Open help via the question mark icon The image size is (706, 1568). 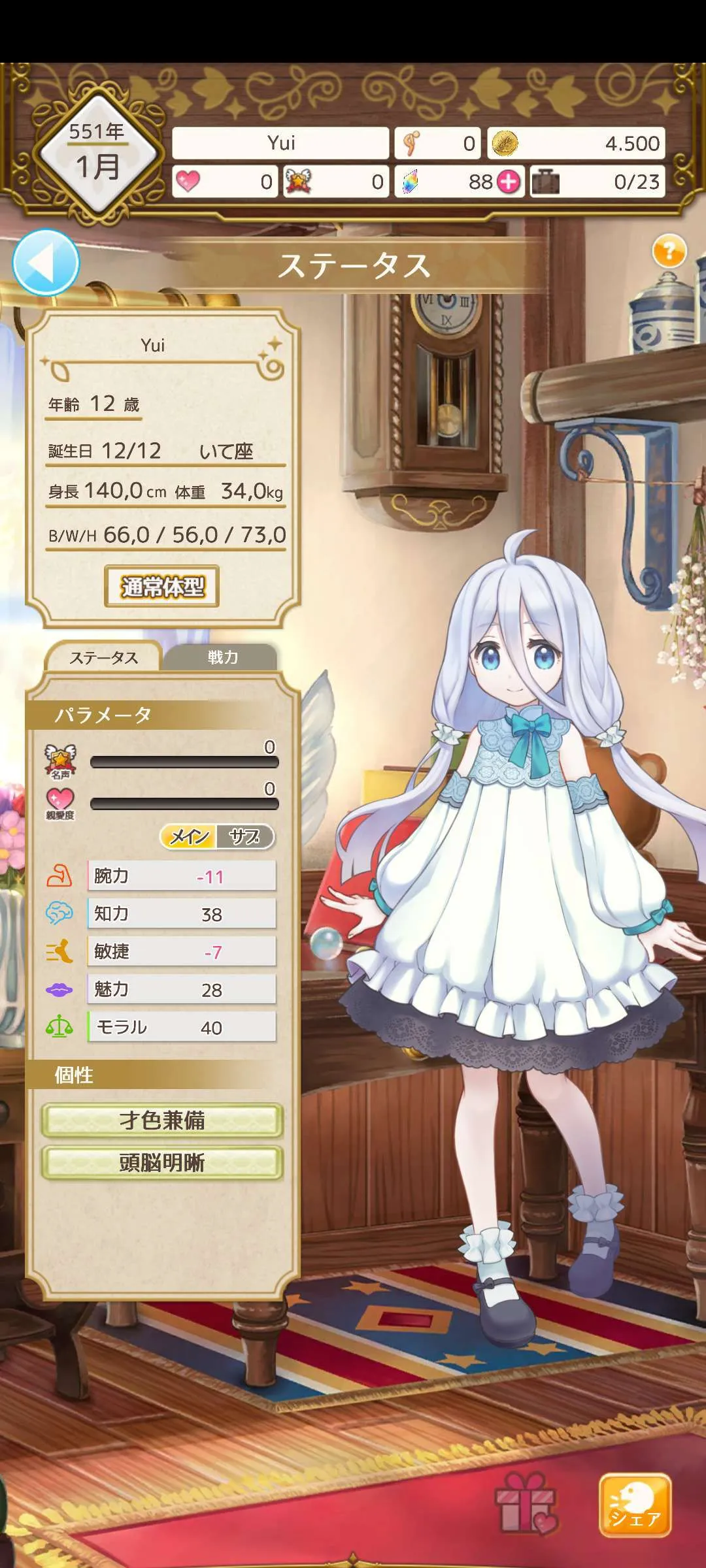[669, 251]
